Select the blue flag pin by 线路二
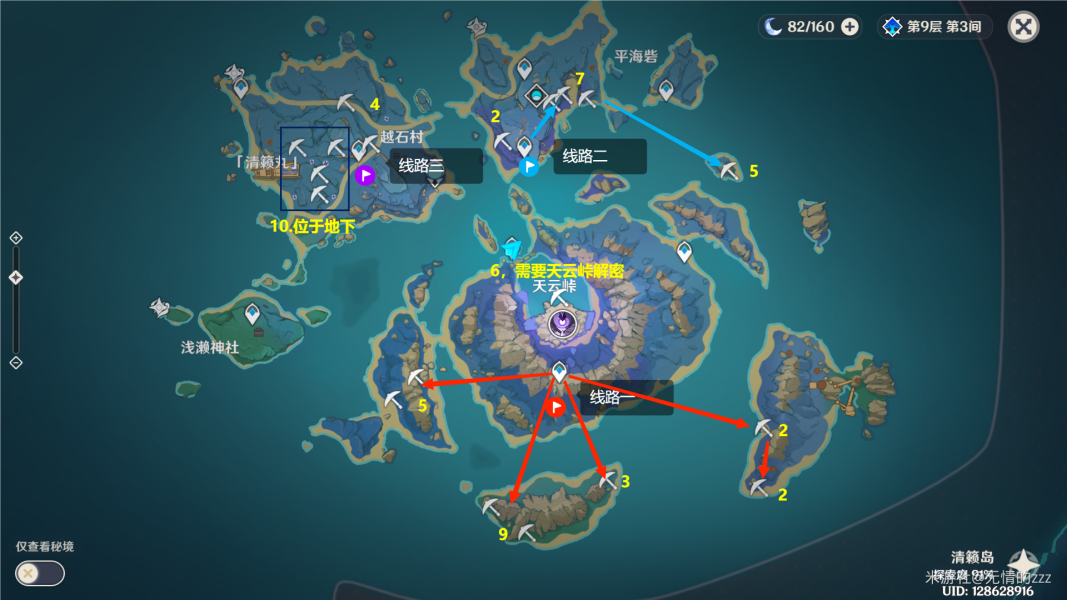The height and width of the screenshot is (600, 1067). [529, 166]
